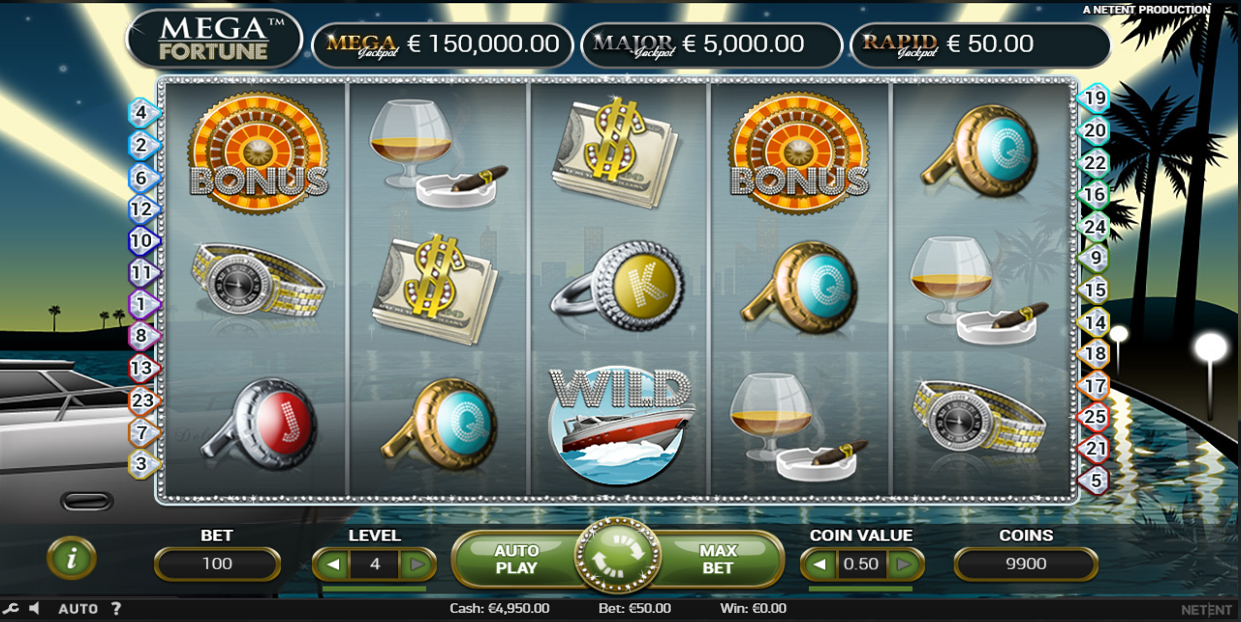The height and width of the screenshot is (622, 1241).
Task: Select payline number 19 marker
Action: pyautogui.click(x=1096, y=98)
